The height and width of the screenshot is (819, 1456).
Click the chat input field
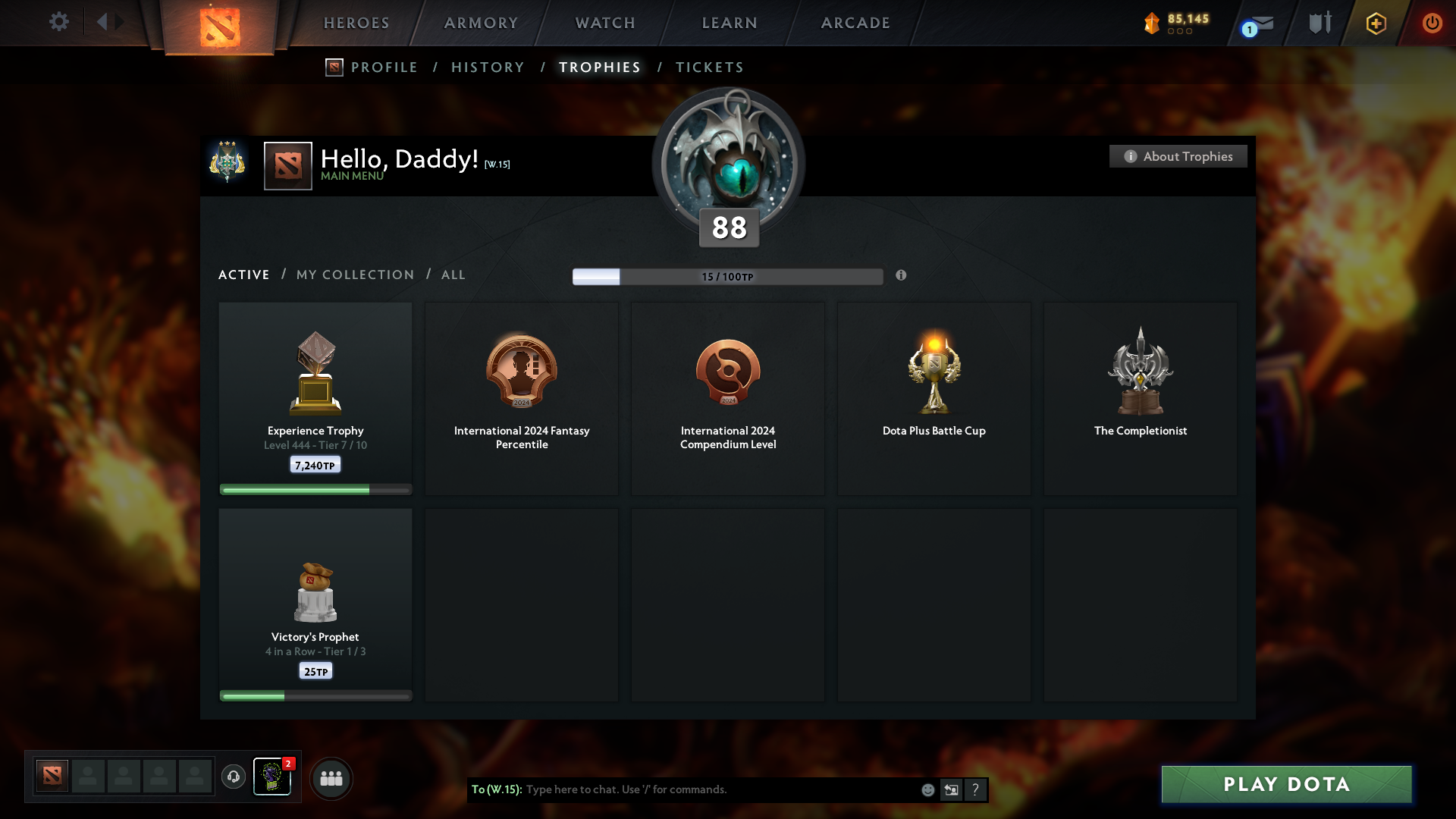click(x=682, y=789)
